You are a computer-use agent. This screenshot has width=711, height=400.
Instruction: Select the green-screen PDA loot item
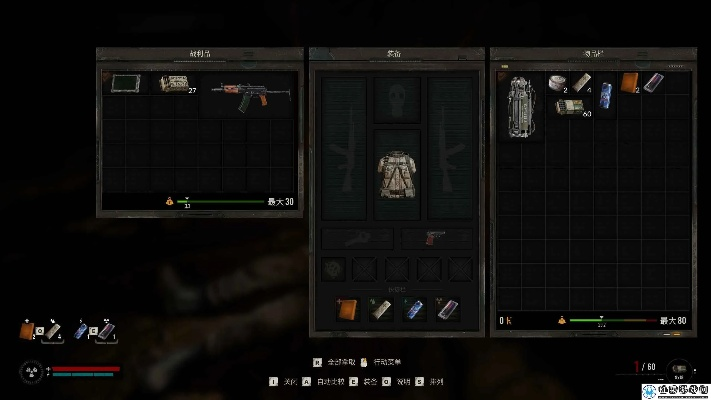[126, 83]
